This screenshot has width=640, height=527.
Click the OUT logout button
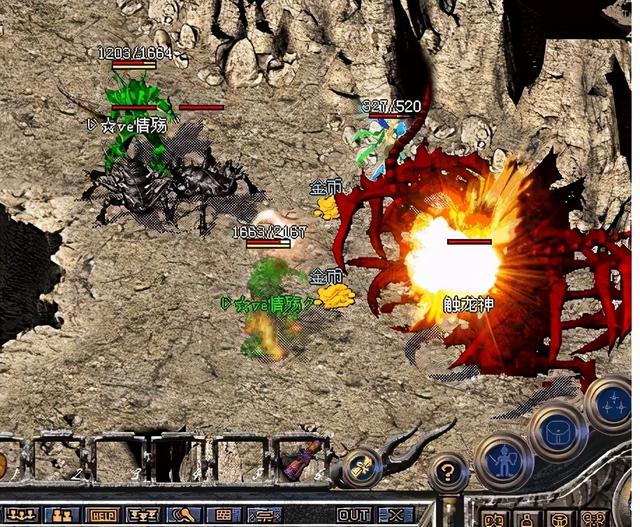point(353,515)
